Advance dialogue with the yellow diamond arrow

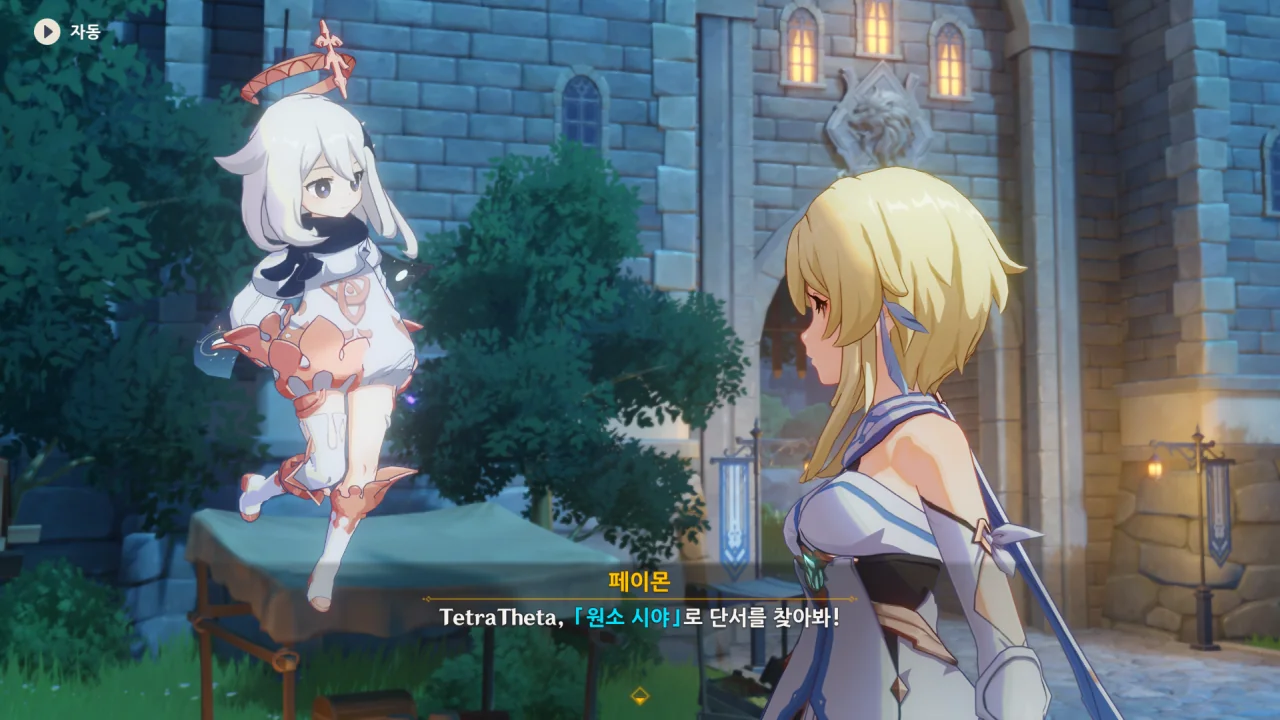640,696
